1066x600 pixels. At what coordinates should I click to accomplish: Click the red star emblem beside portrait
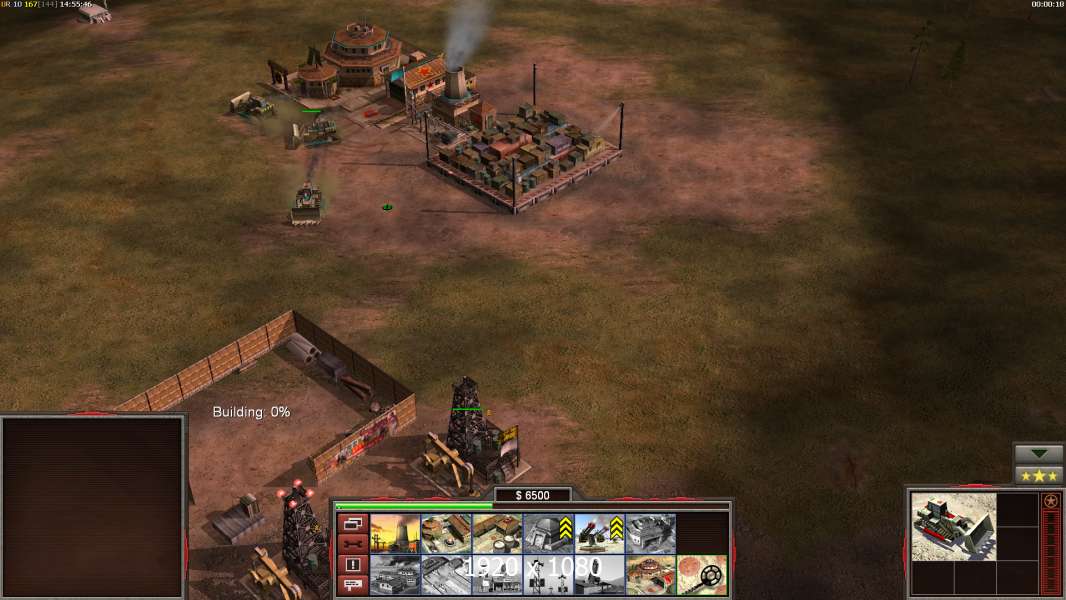coord(1051,501)
